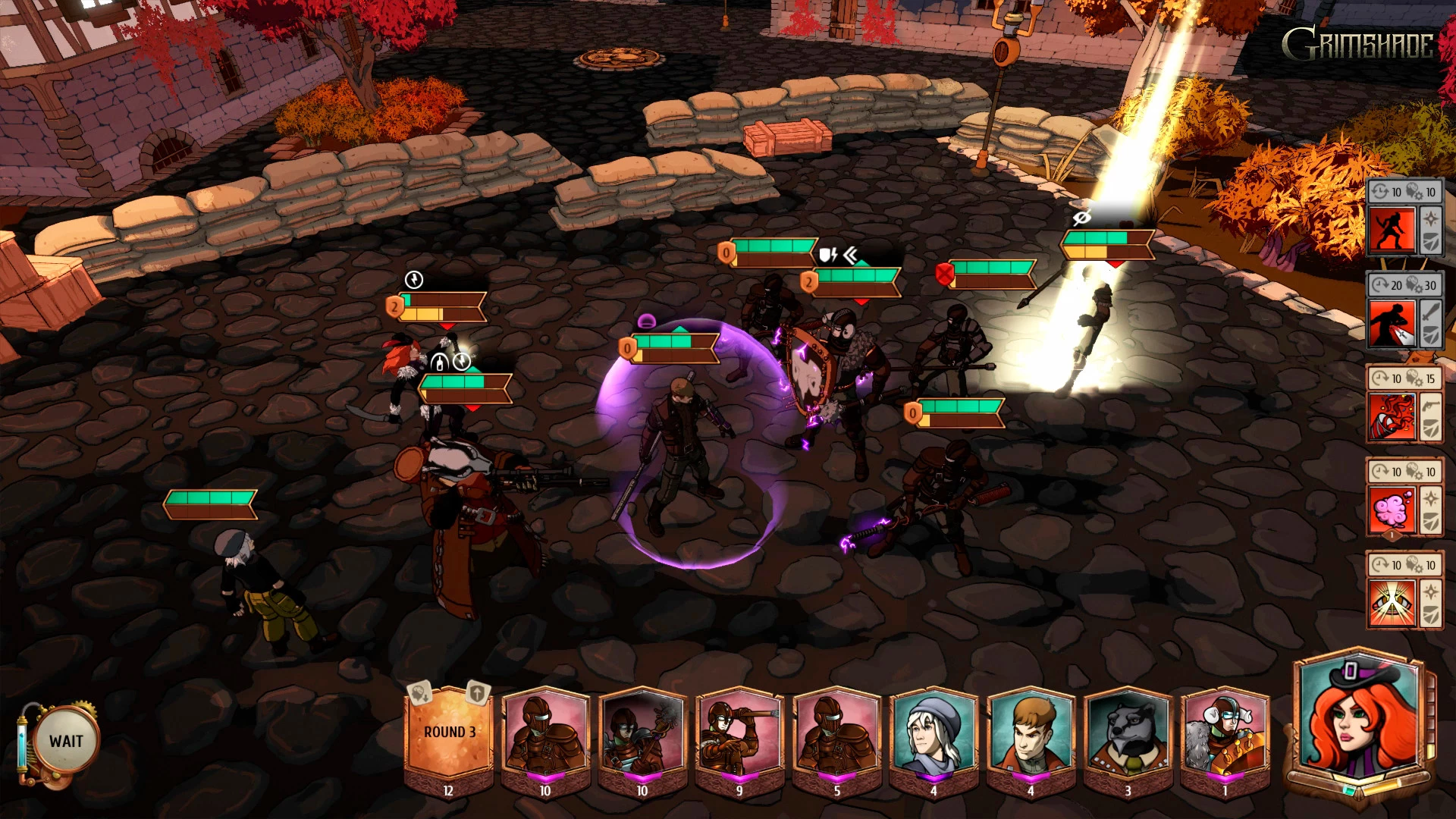Click the head-with-arrow icon on round card

[419, 692]
